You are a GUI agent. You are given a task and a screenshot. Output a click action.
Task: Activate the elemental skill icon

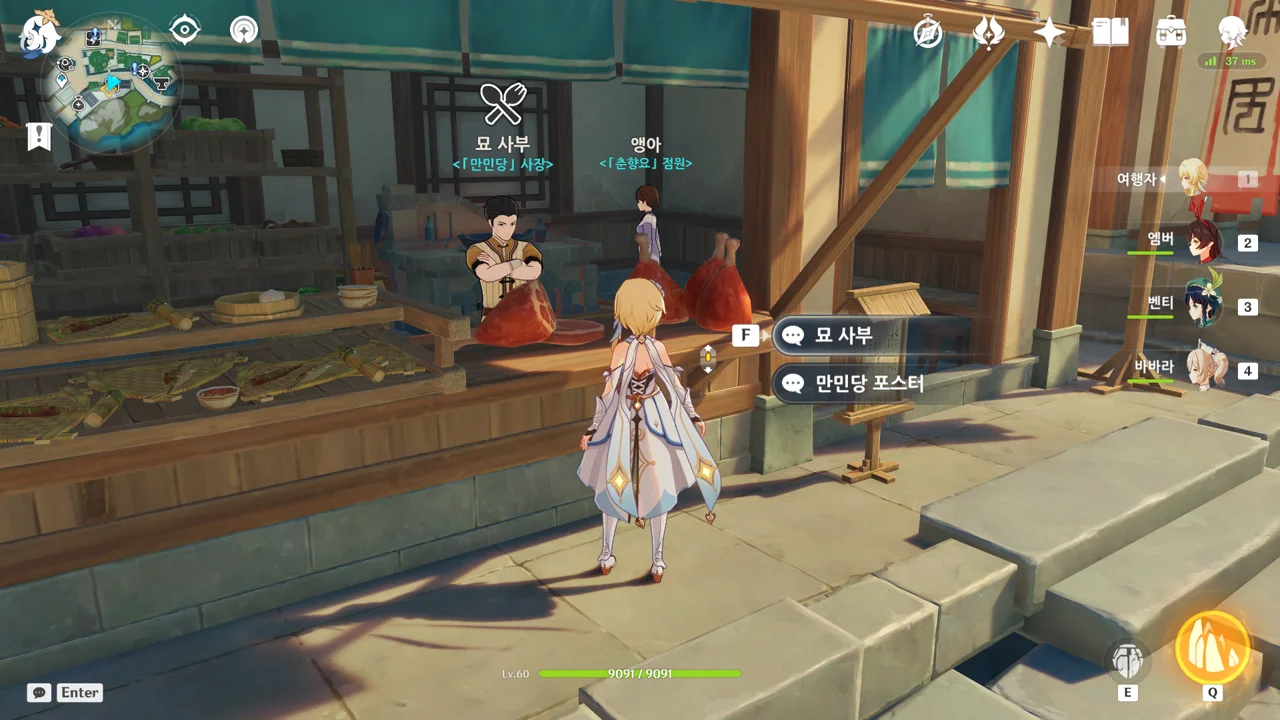[x=1128, y=660]
